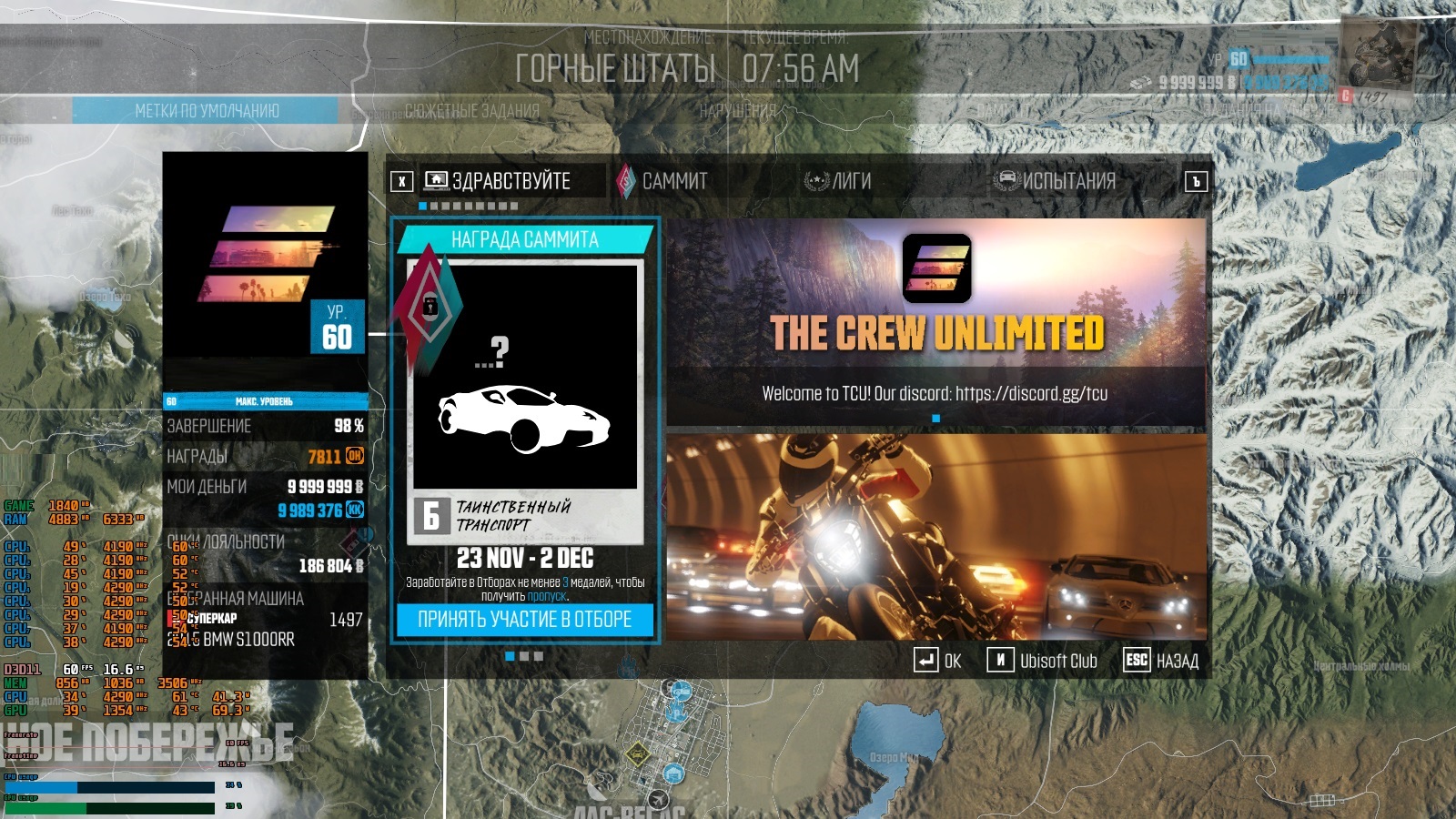This screenshot has height=819, width=1456.
Task: Open the motorcycle news image tile
Action: 936,537
